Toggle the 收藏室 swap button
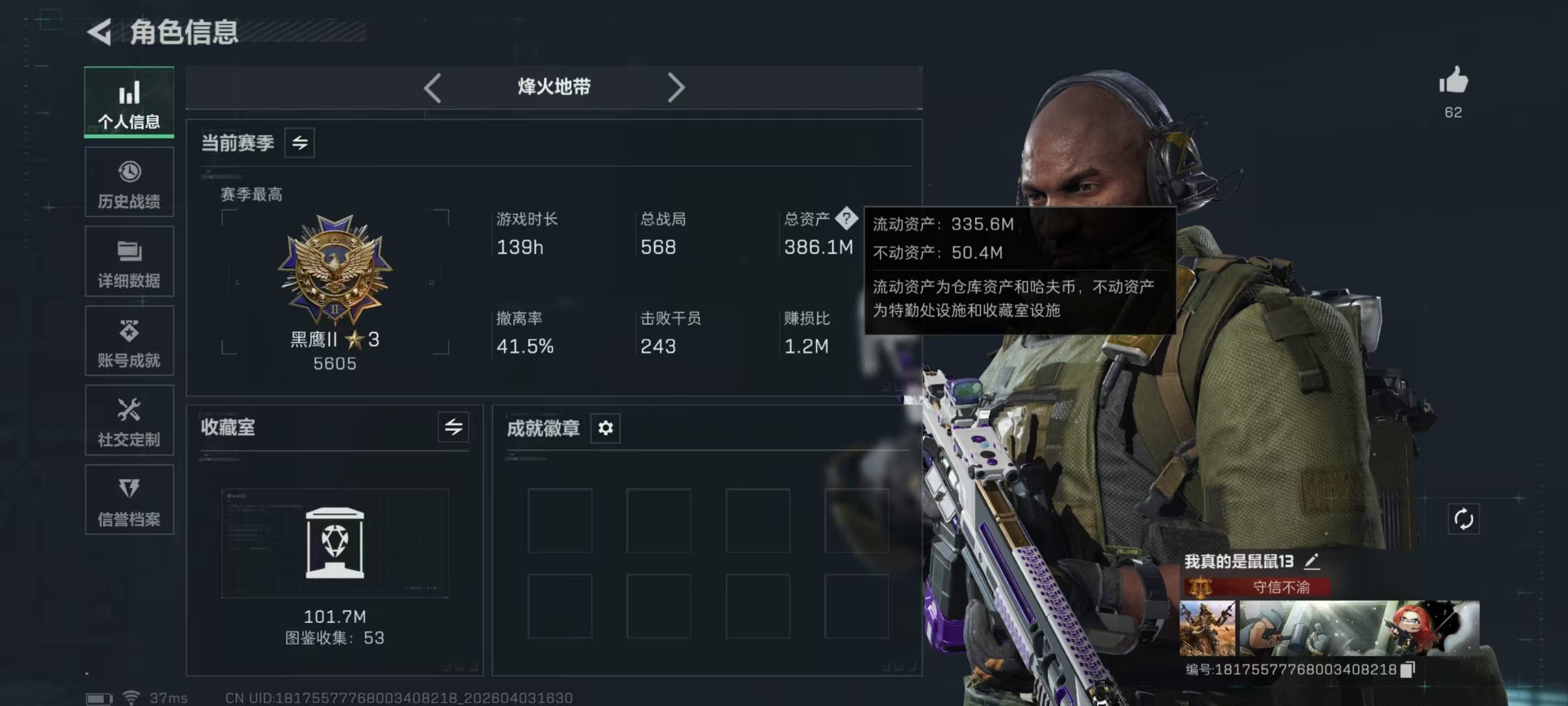Screen dimensions: 1568x706 [454, 427]
